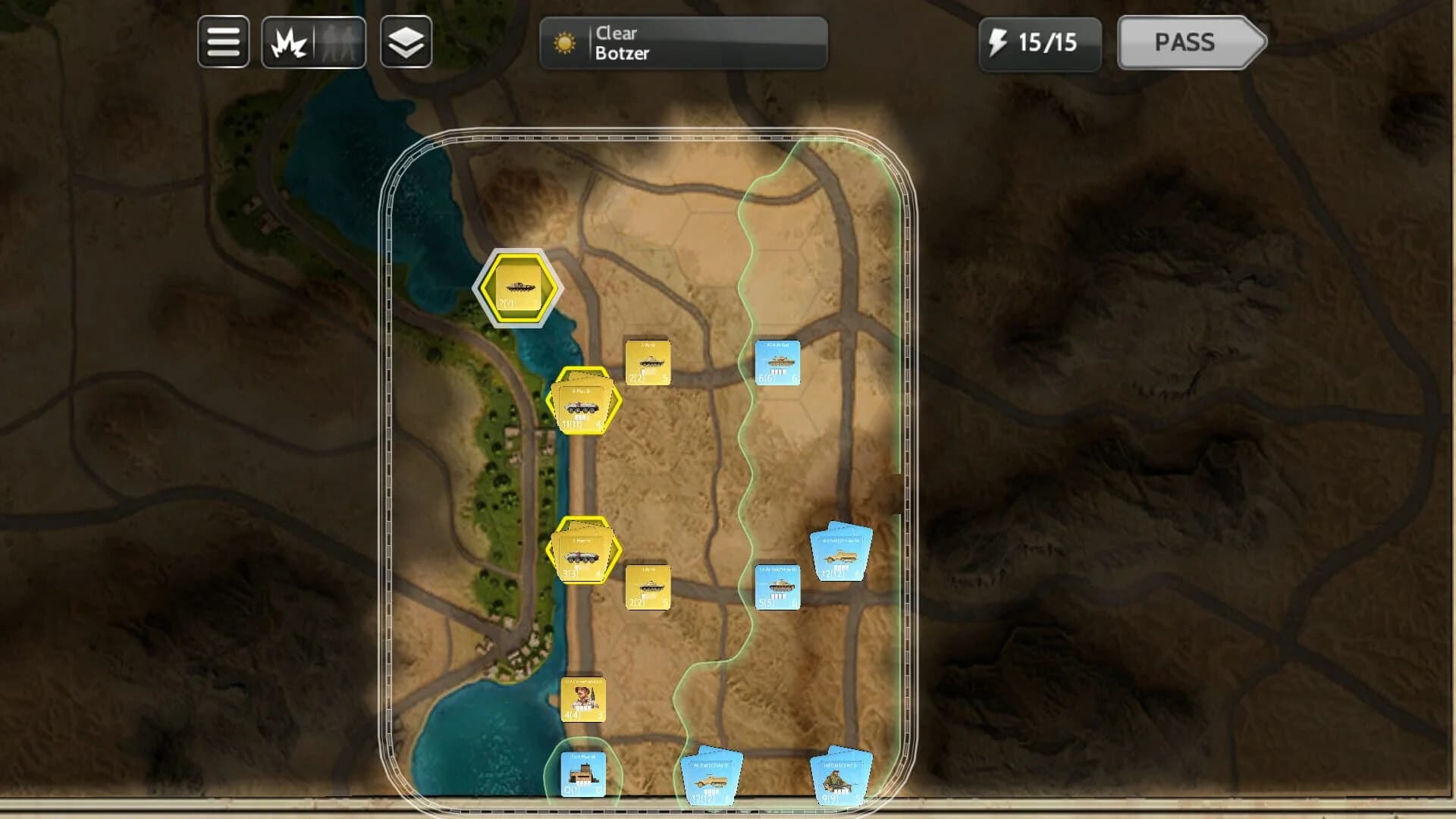
Task: Select the highlighted yellow tank unit hex
Action: point(518,288)
